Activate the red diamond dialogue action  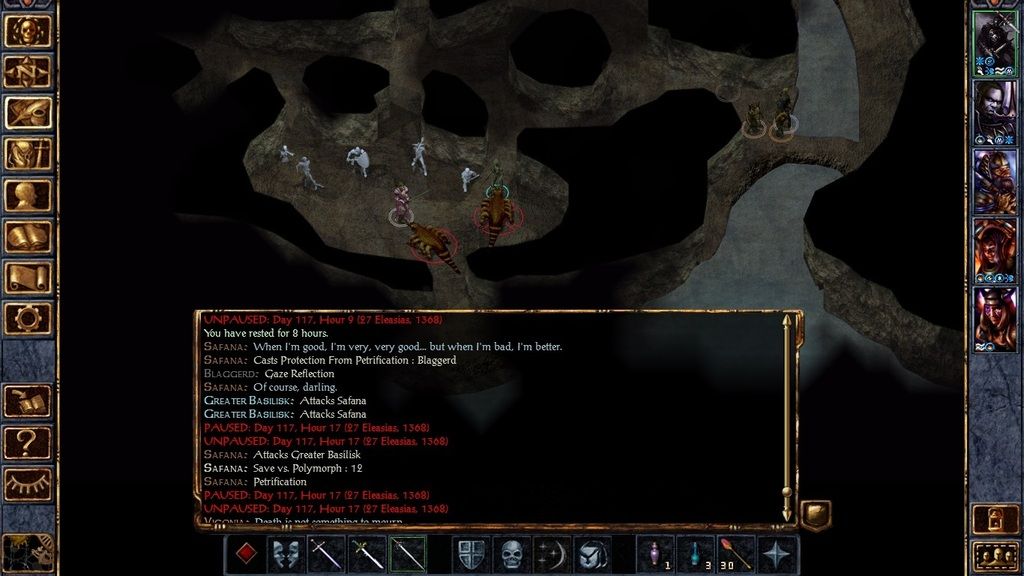point(245,554)
